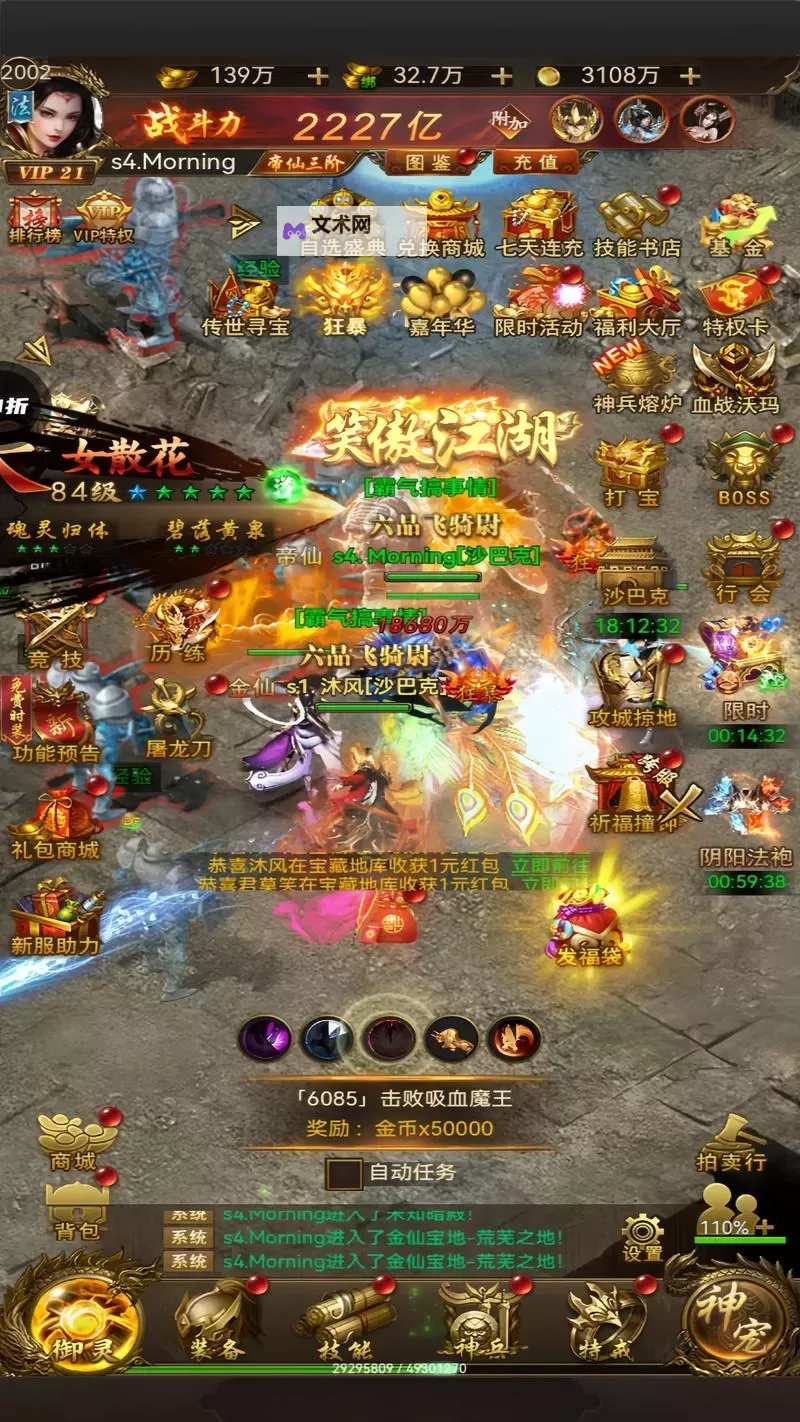Toggle the 自动任务 auto-quest checkbox
This screenshot has height=1422, width=800.
tap(344, 1172)
